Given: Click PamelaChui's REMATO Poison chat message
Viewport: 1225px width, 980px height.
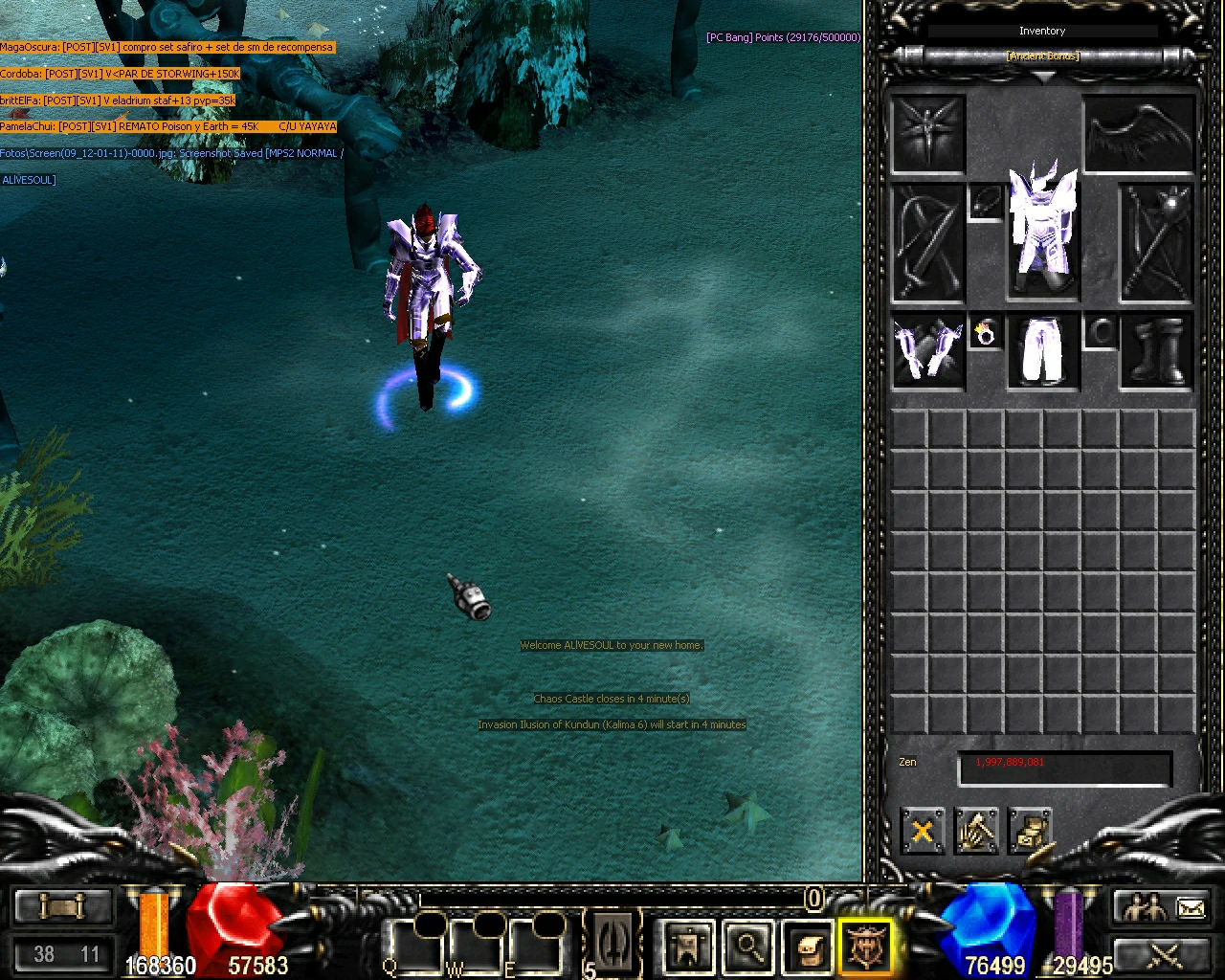Looking at the screenshot, I should pos(167,125).
